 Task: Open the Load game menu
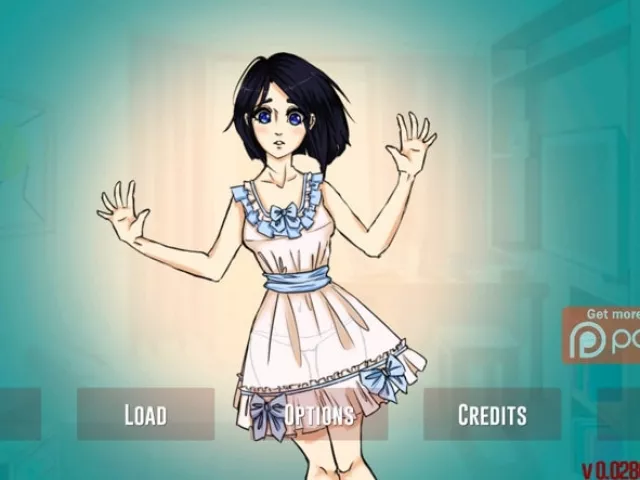[145, 414]
